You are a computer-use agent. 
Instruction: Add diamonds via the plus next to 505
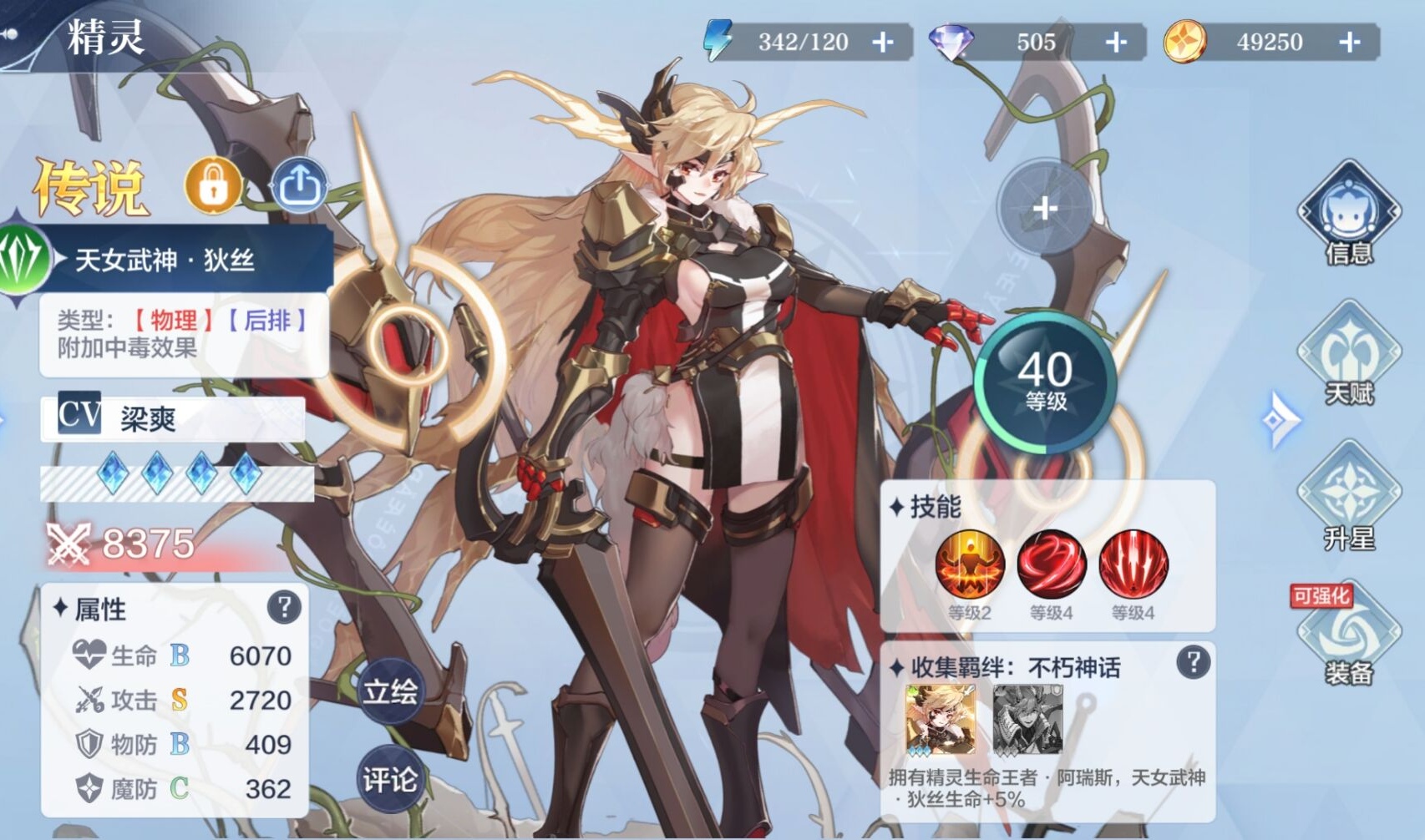[x=1115, y=40]
